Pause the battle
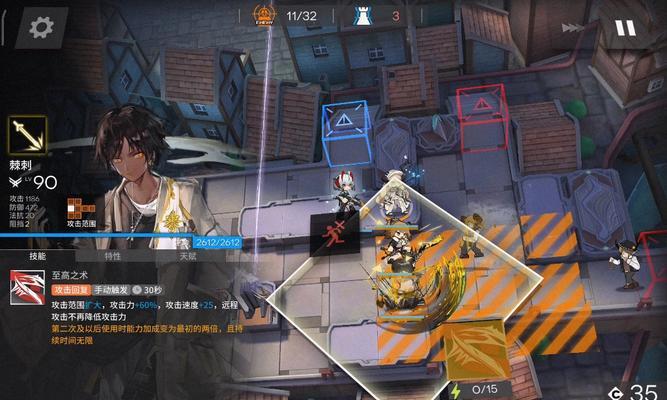667x400 pixels. point(625,27)
